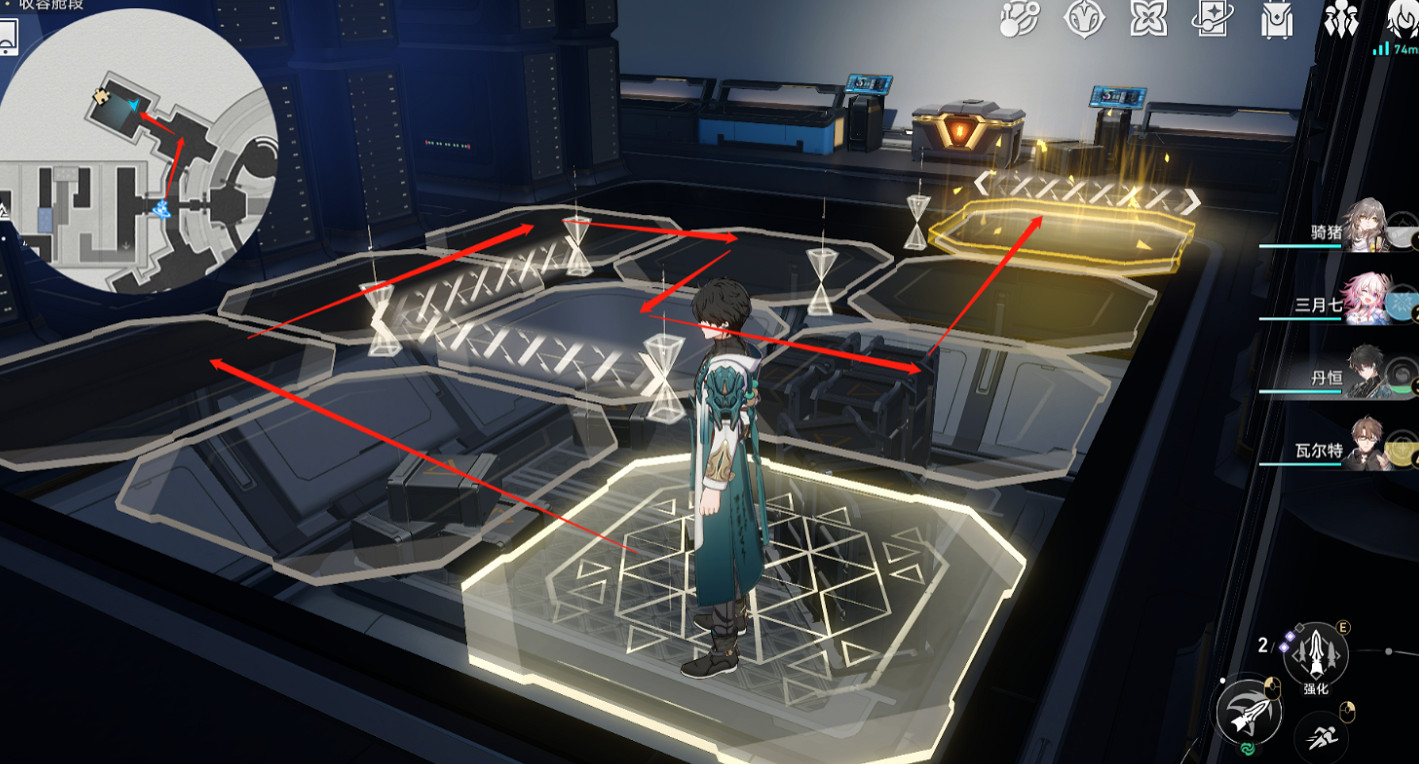Click the teal HP bar under 骑猪

(1302, 247)
